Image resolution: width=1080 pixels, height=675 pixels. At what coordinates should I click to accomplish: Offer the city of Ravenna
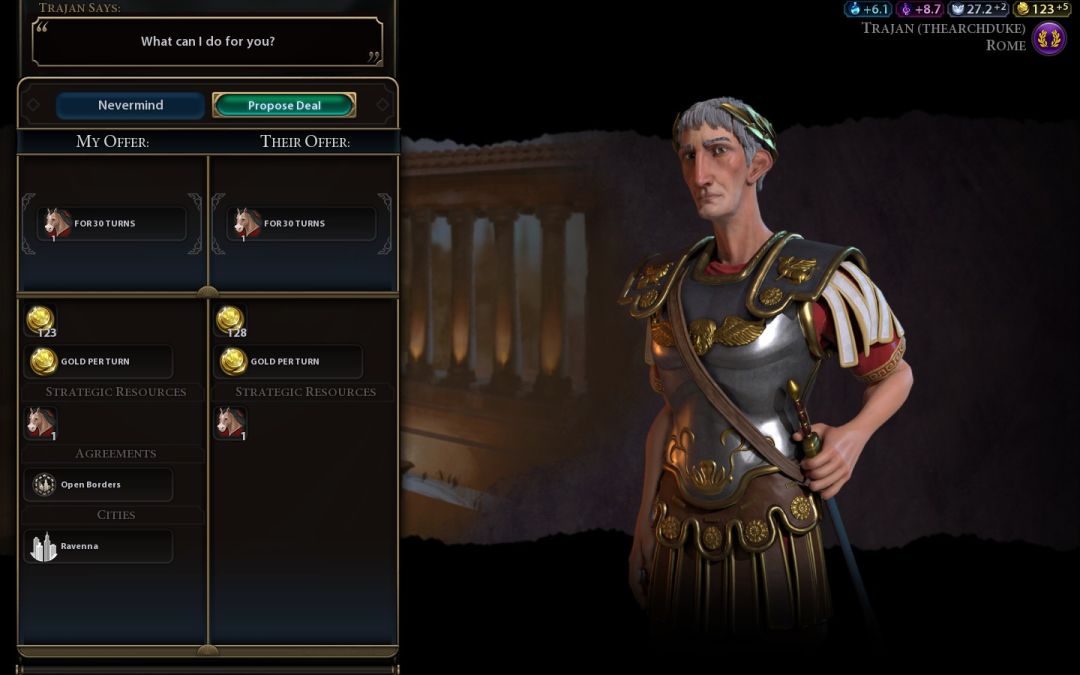pos(98,546)
